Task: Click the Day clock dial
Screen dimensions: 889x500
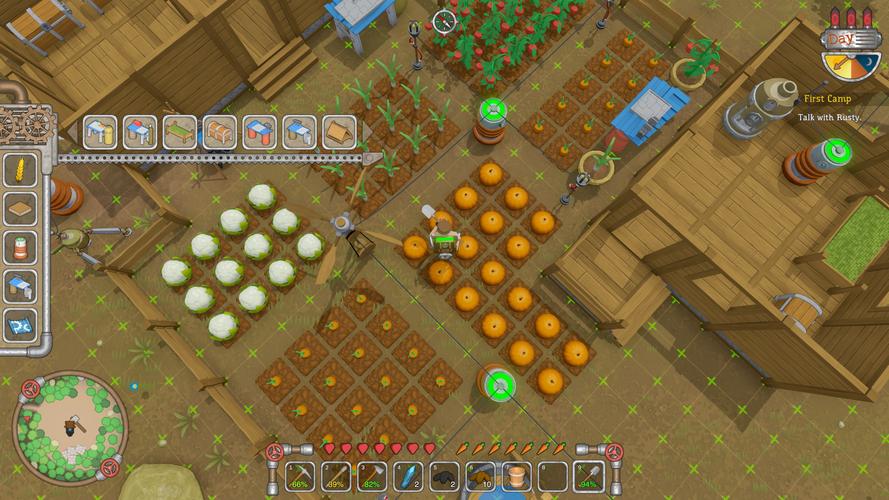Action: pyautogui.click(x=851, y=60)
